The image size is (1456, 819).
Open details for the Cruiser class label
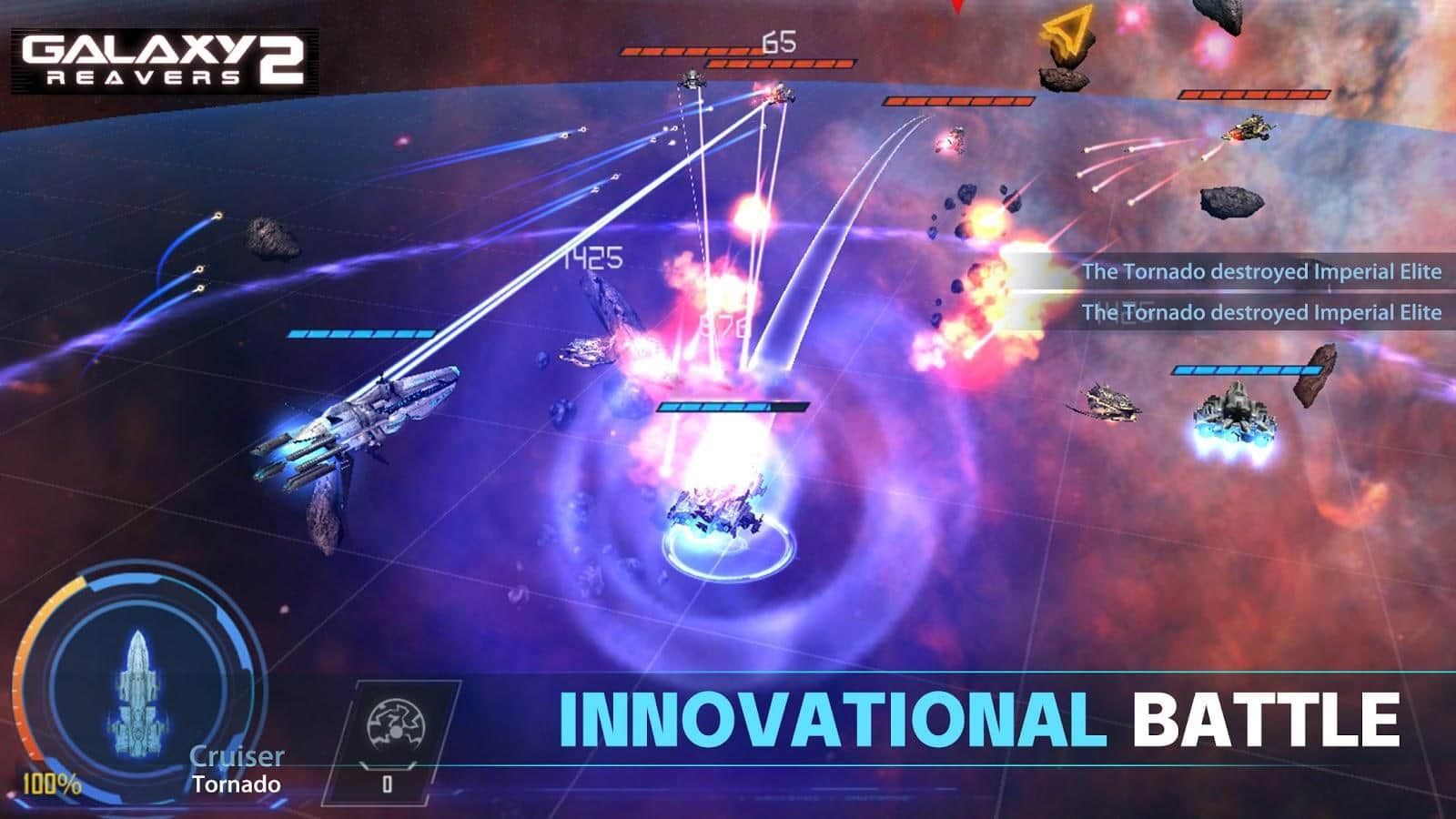(x=236, y=753)
